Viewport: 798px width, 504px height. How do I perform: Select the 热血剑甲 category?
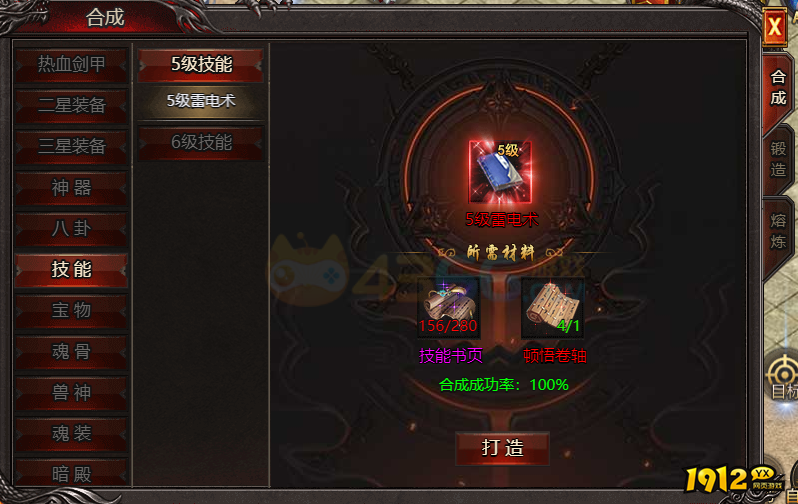tap(71, 64)
